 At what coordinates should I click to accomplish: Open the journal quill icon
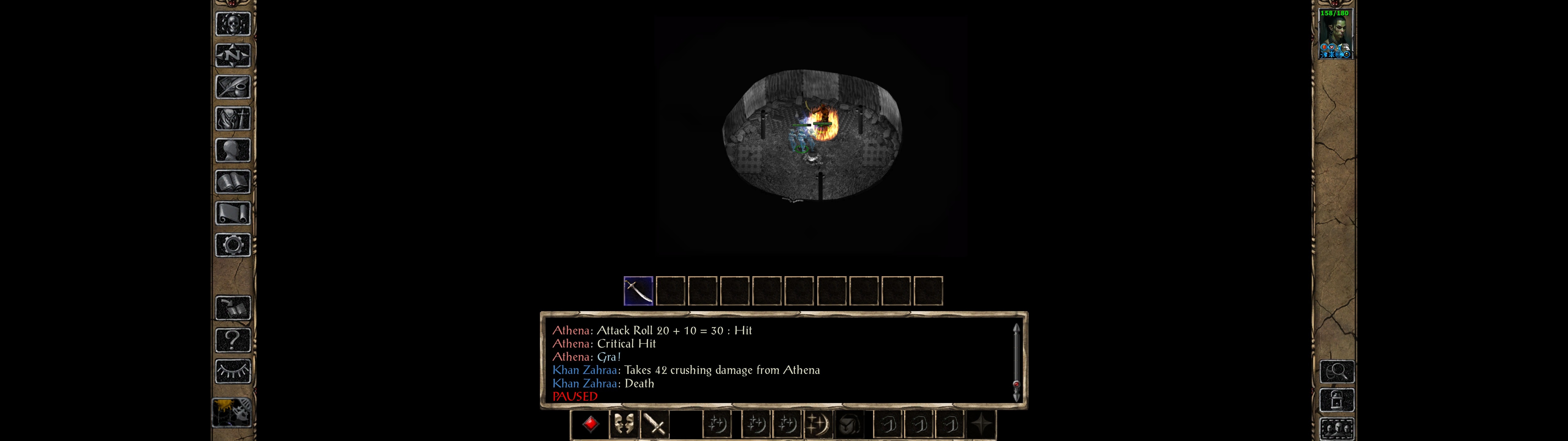point(232,87)
